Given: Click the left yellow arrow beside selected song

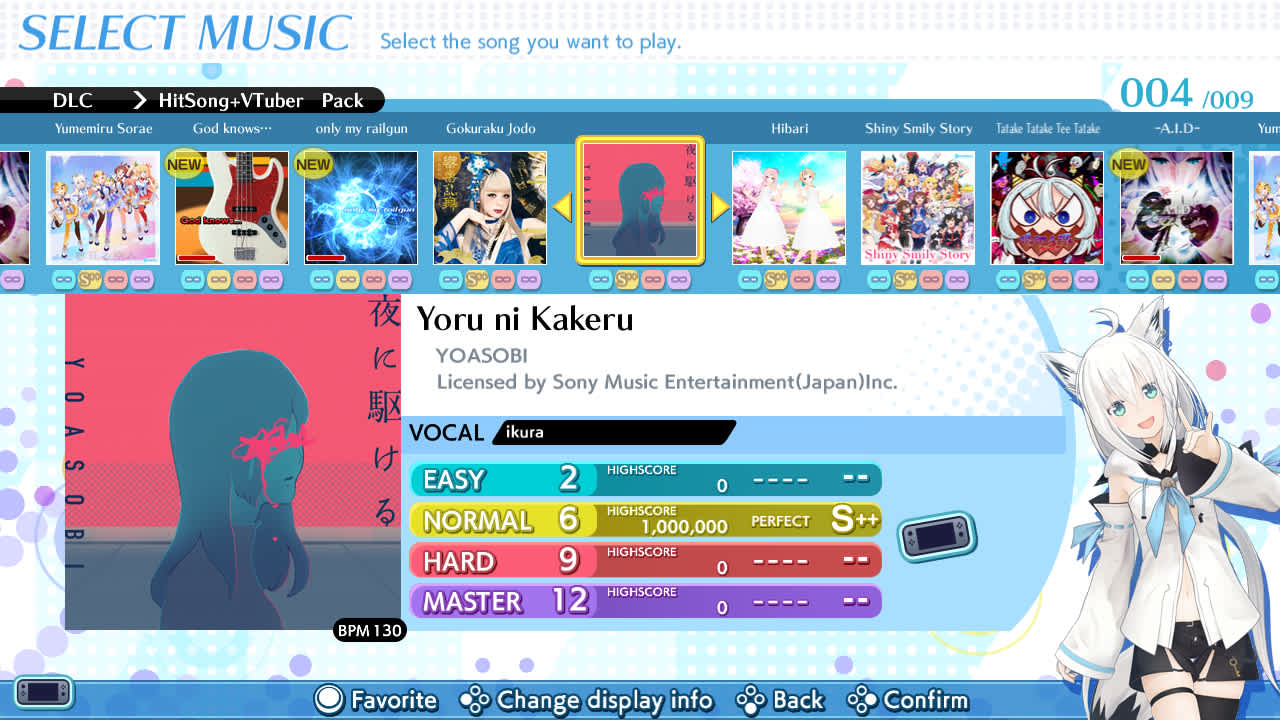Looking at the screenshot, I should (562, 207).
